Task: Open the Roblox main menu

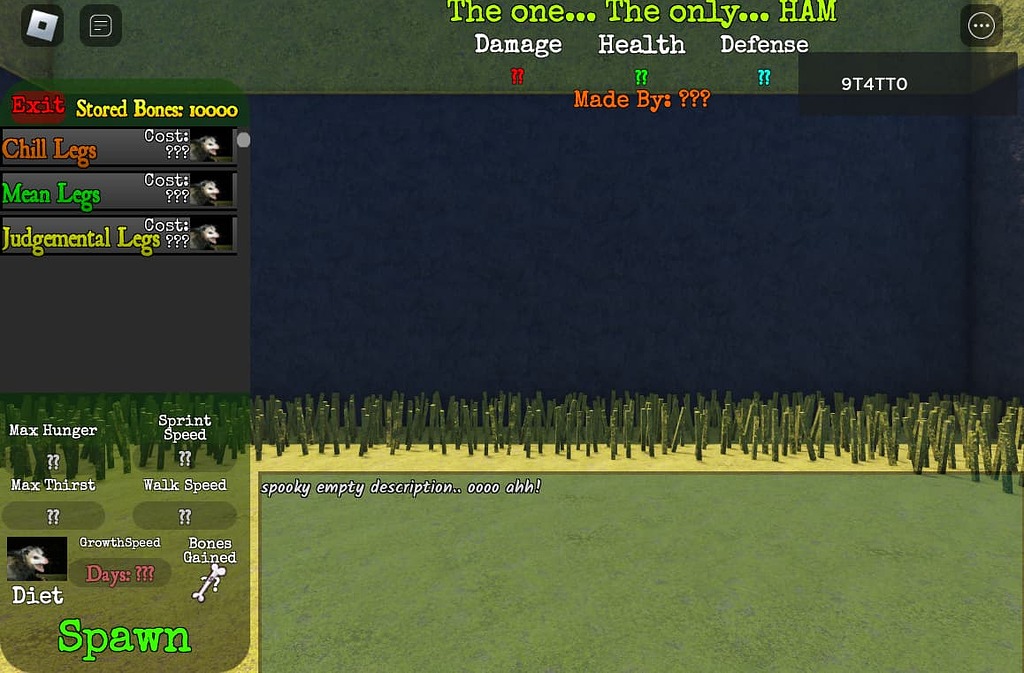Action: tap(42, 26)
